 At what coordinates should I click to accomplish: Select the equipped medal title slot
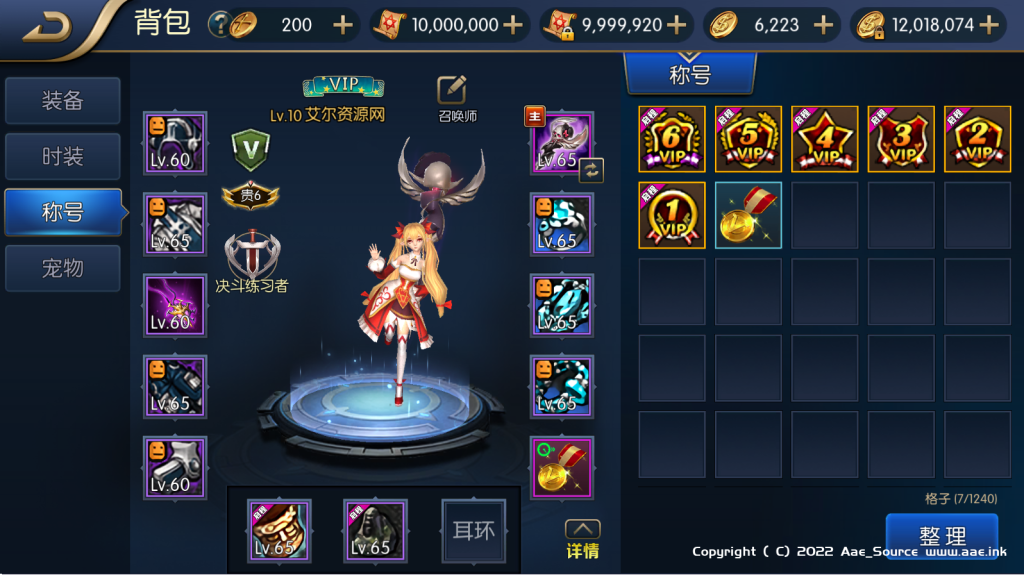click(562, 468)
